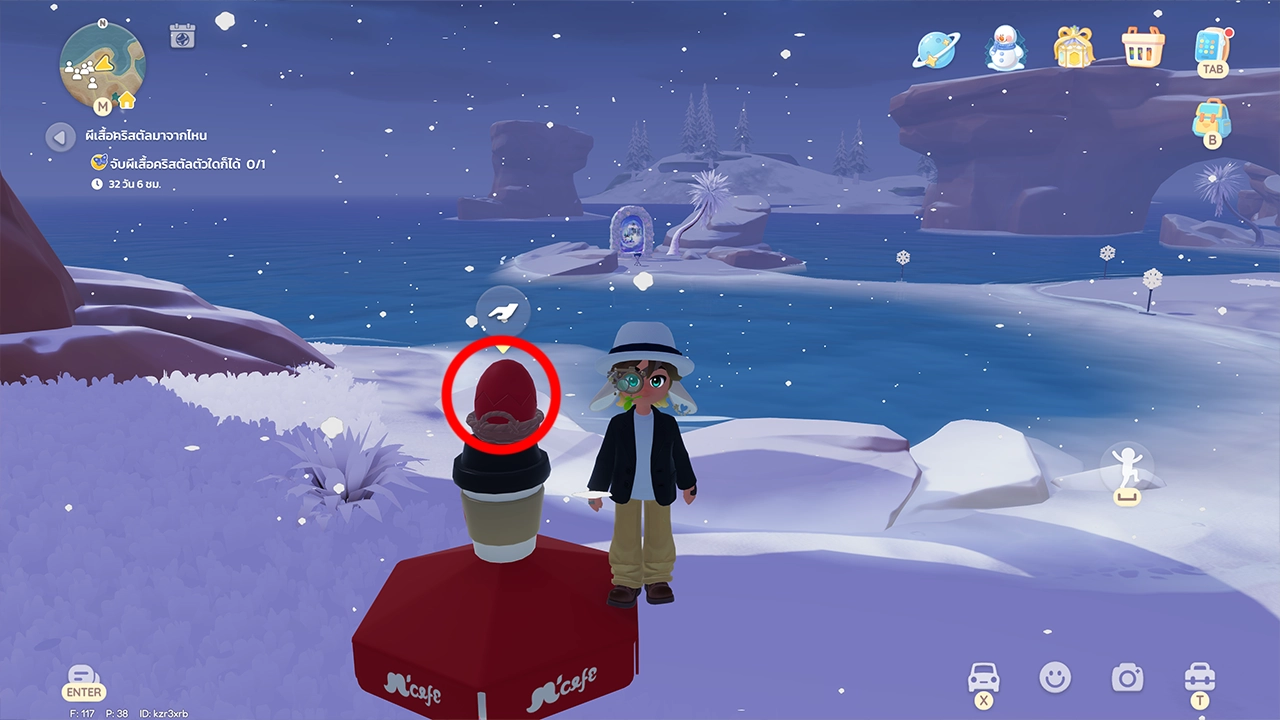Open the circular minimap

(102, 63)
